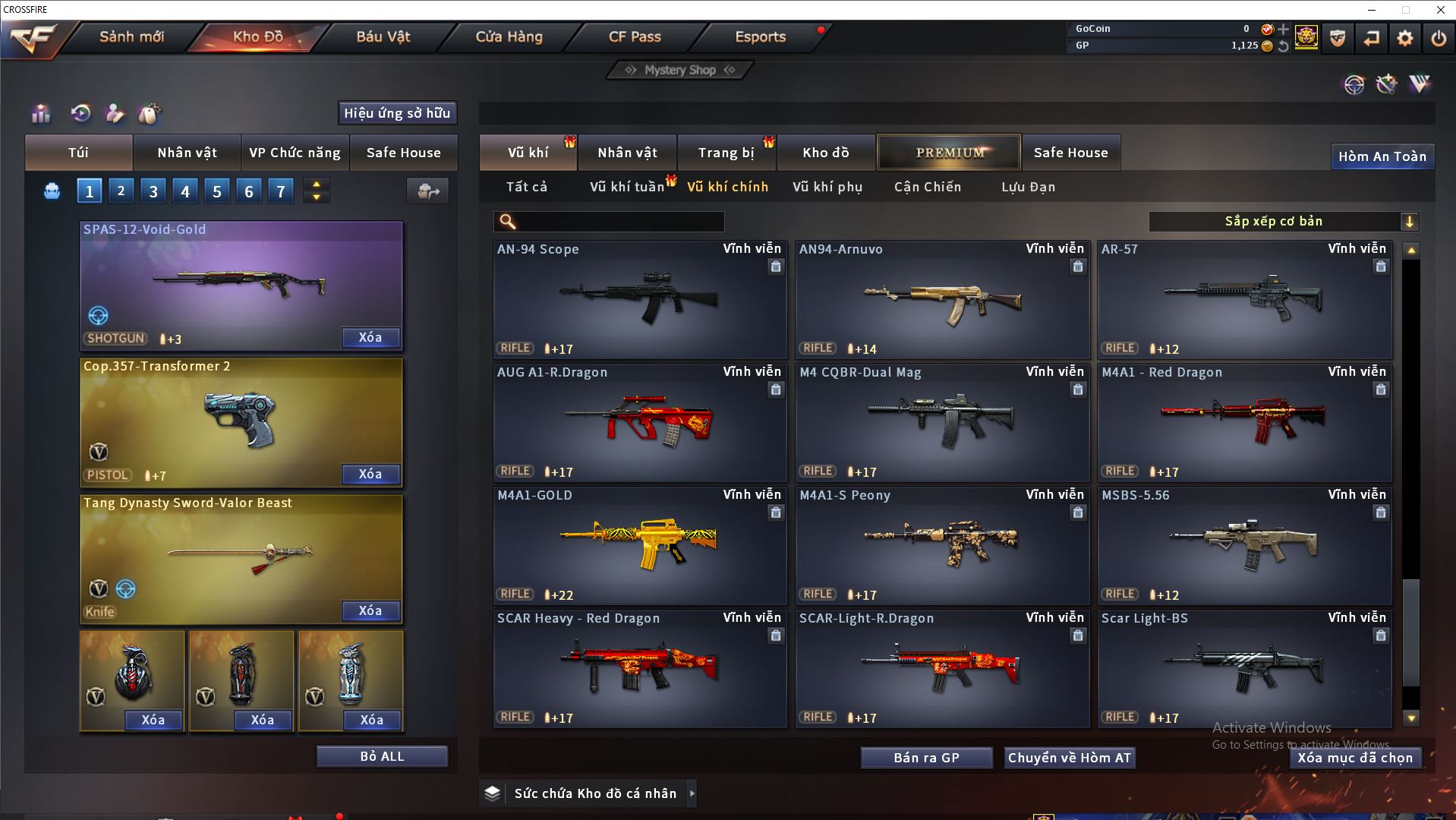1456x820 pixels.
Task: Focus the weapon search field
Action: tap(619, 222)
